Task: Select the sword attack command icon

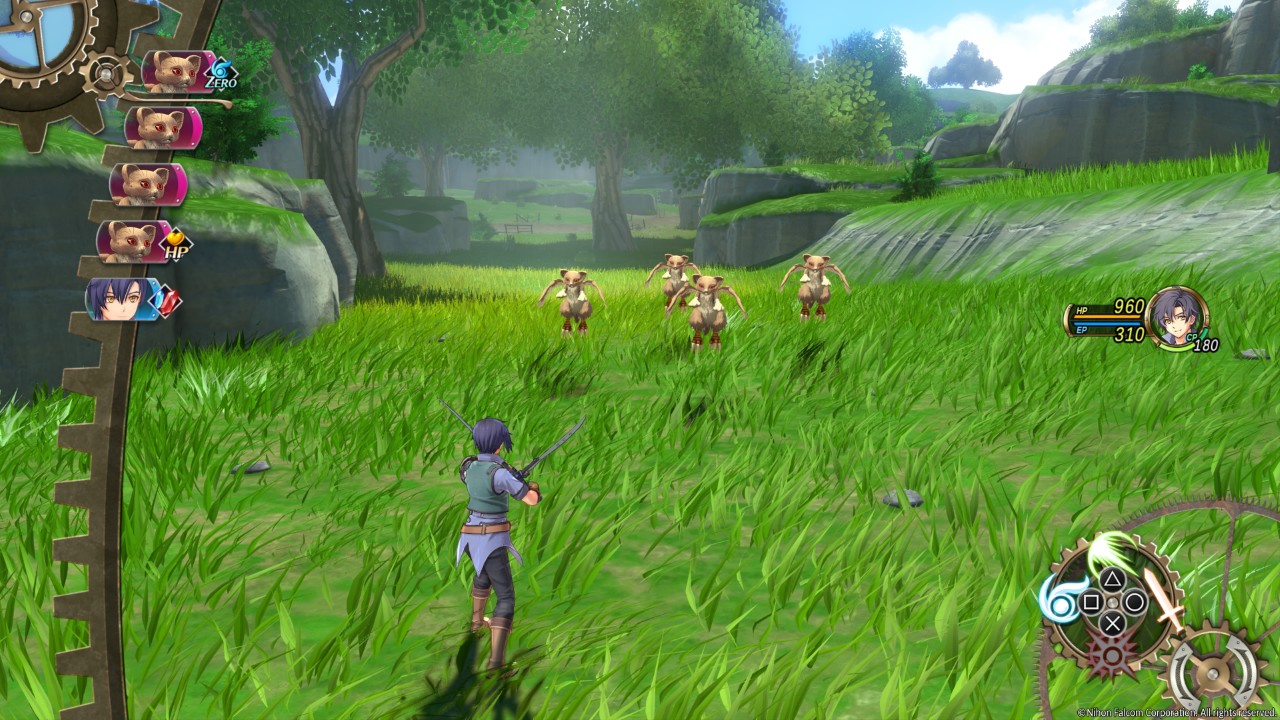Action: pos(1162,597)
